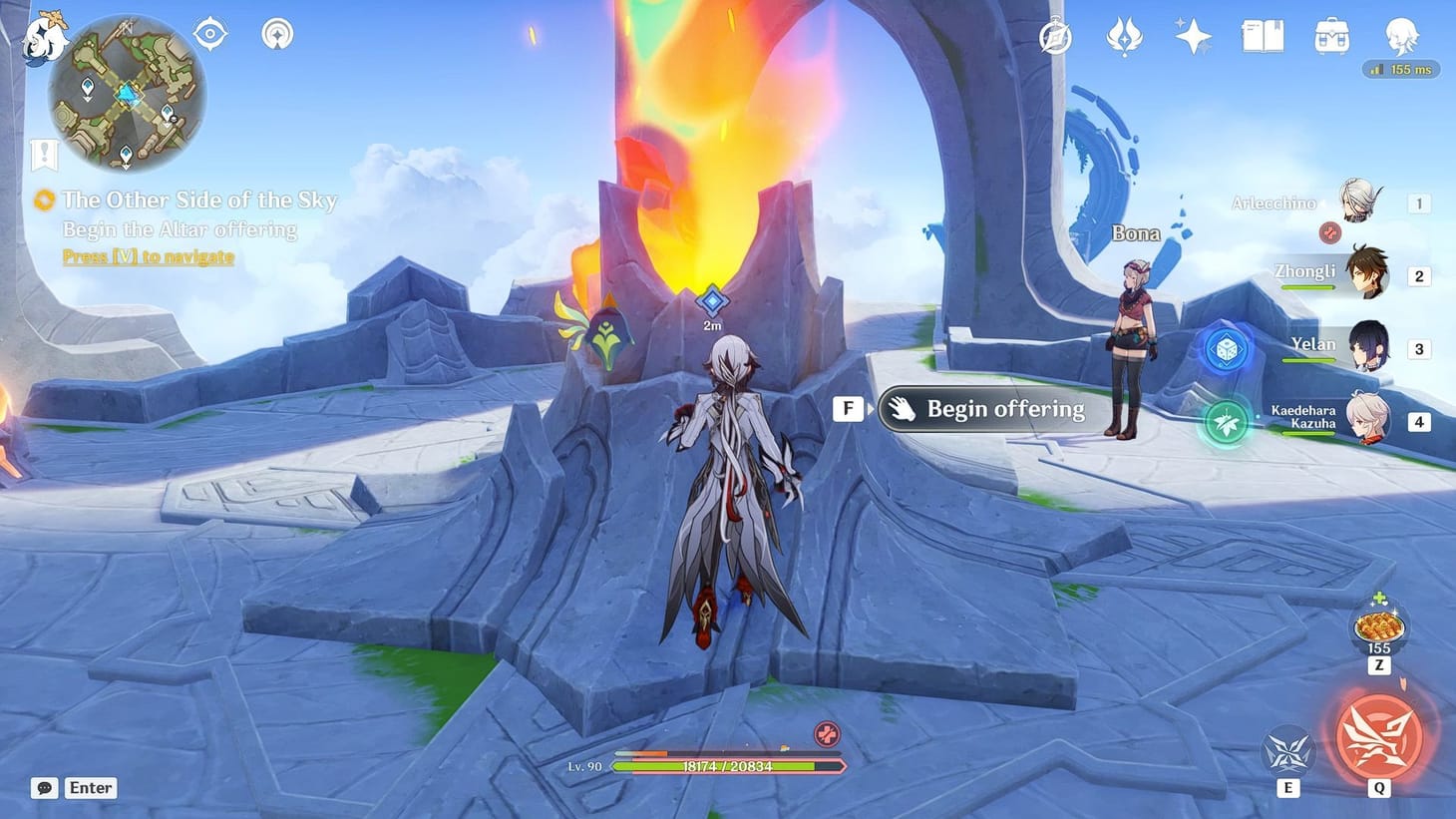Trigger the elemental skill E ability
The height and width of the screenshot is (819, 1456).
coord(1287,753)
